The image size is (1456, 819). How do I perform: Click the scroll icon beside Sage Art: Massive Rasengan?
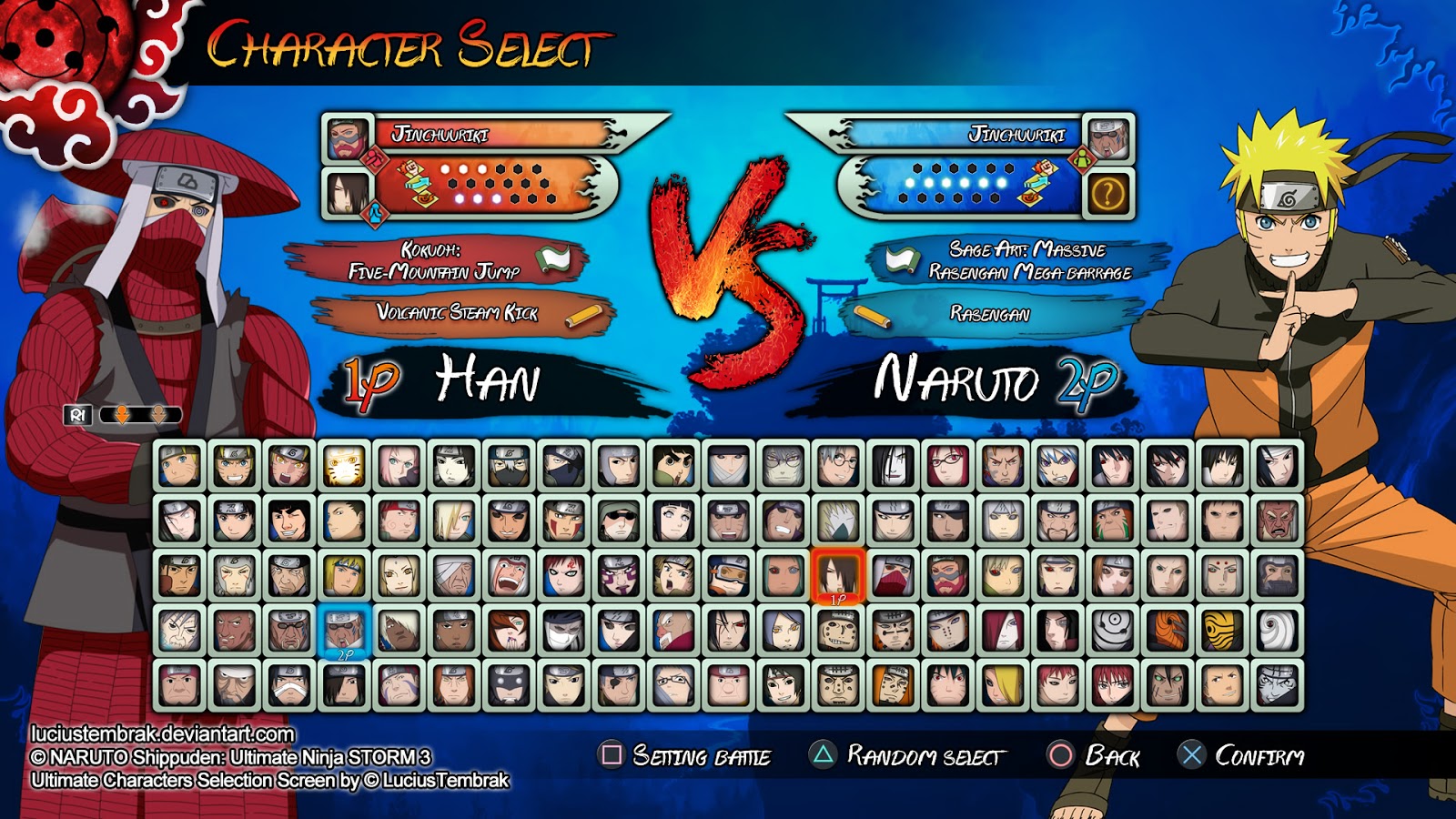[x=899, y=259]
